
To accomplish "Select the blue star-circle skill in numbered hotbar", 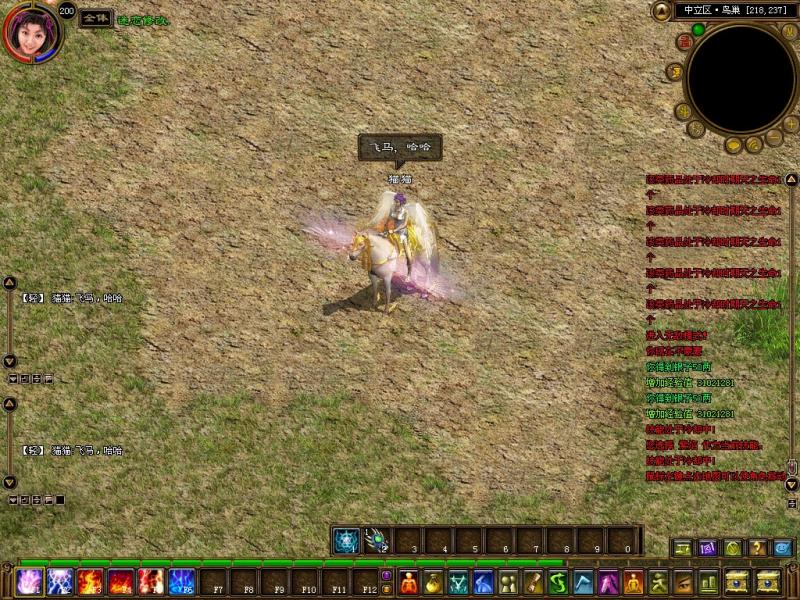I will pyautogui.click(x=346, y=541).
